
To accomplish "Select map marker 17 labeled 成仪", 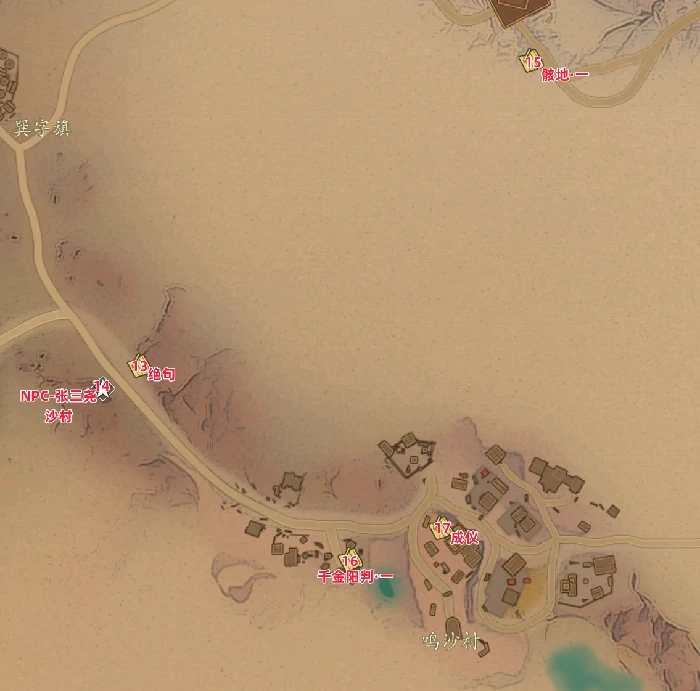I will (440, 528).
